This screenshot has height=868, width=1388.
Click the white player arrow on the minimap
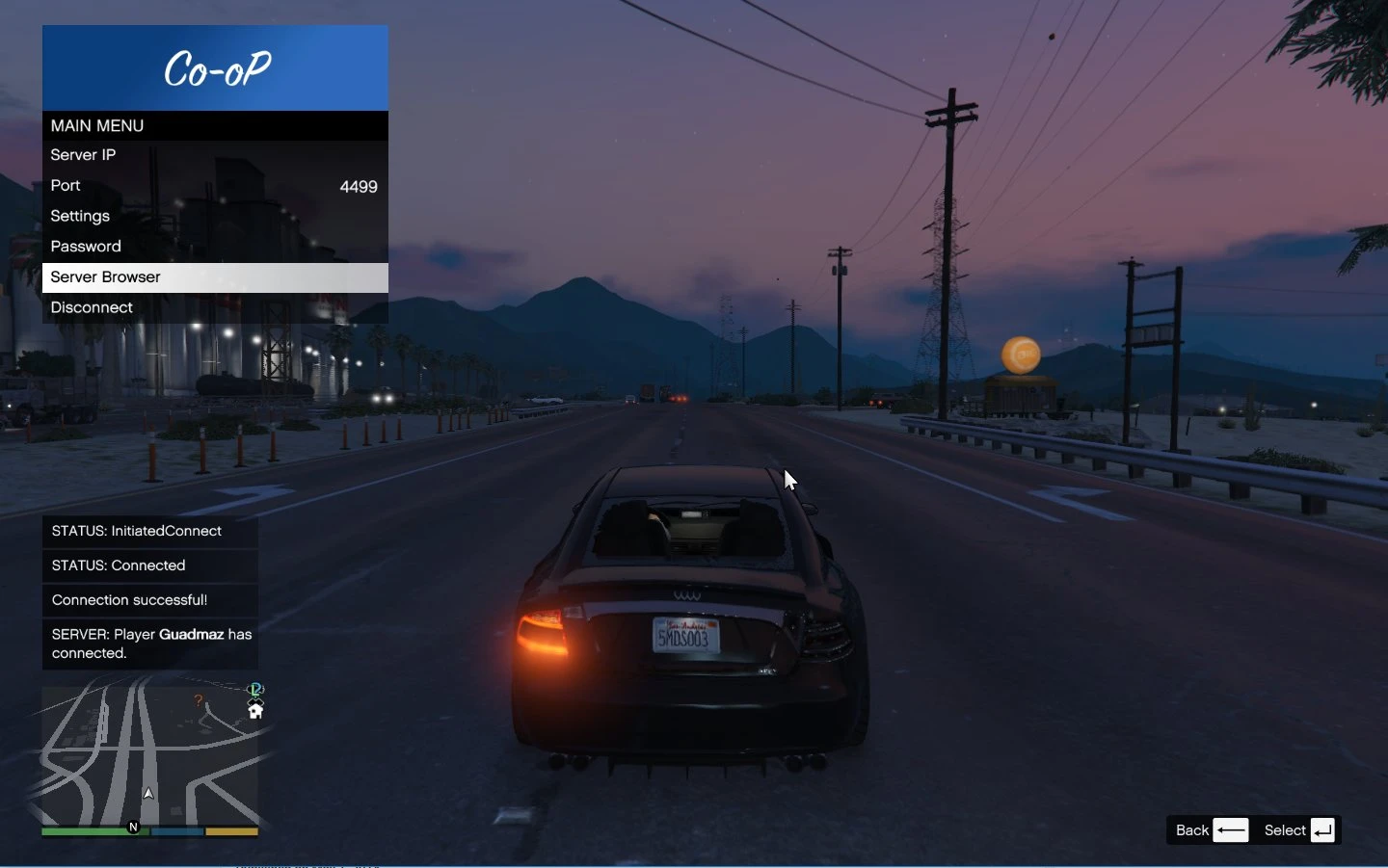148,794
